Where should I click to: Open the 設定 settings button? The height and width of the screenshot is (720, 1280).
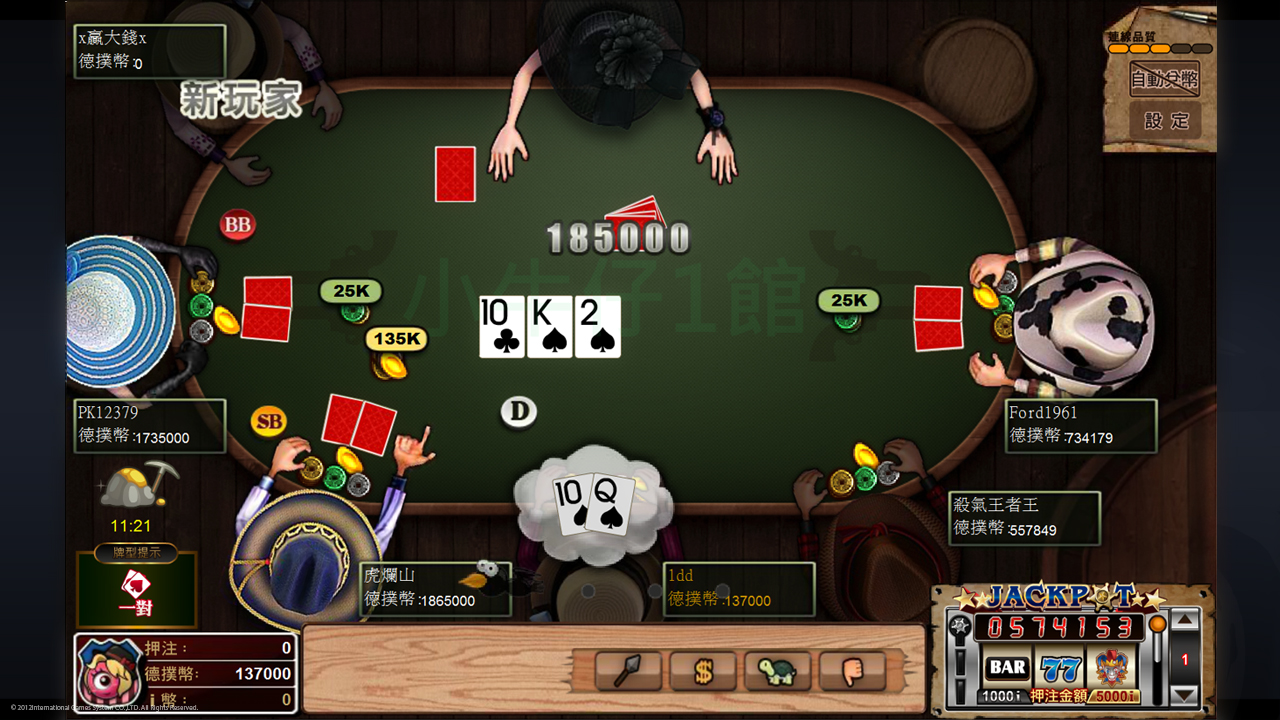1165,121
